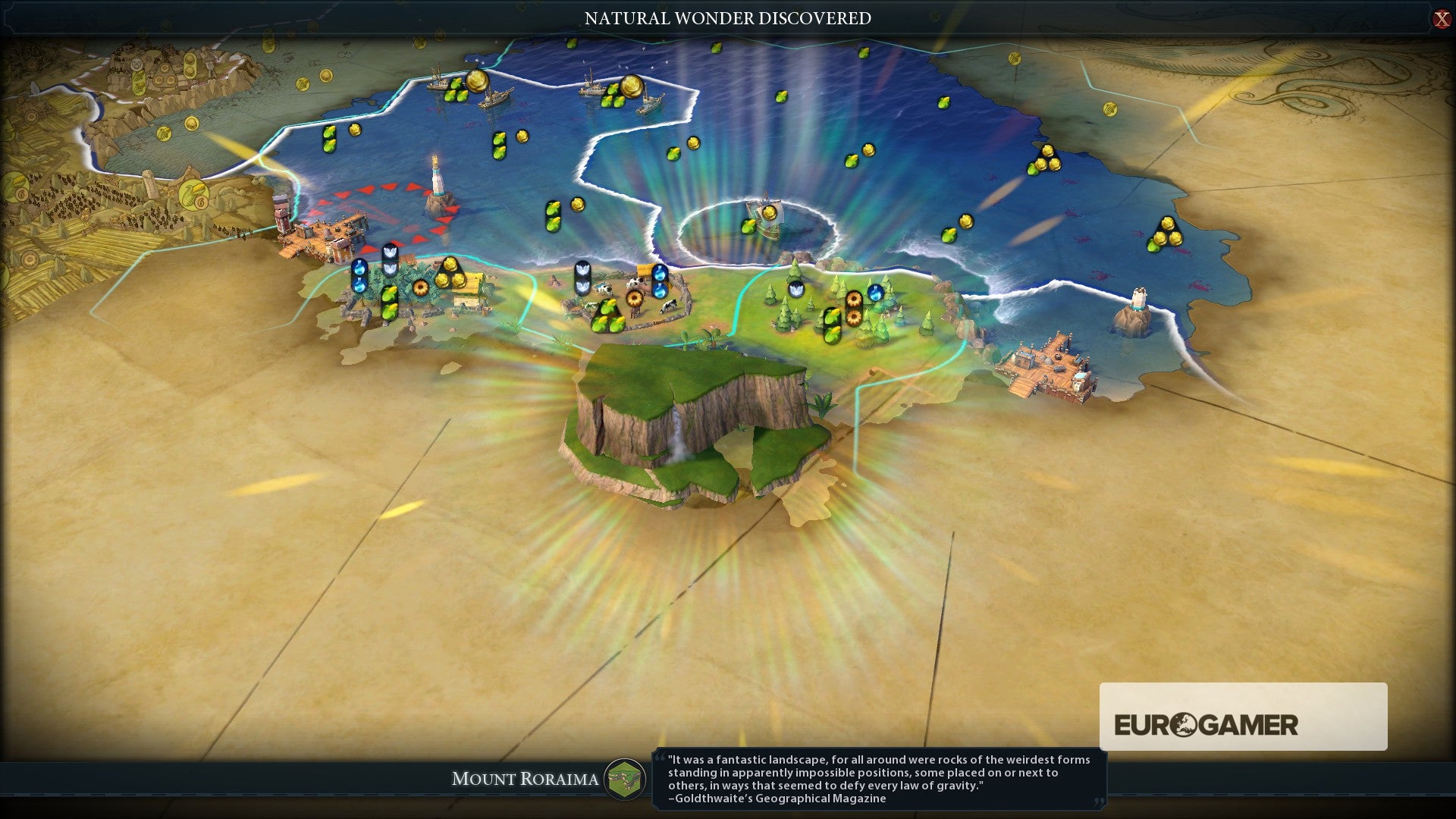Click the large gold coin icon above the fishing boats
The image size is (1456, 819).
[478, 82]
